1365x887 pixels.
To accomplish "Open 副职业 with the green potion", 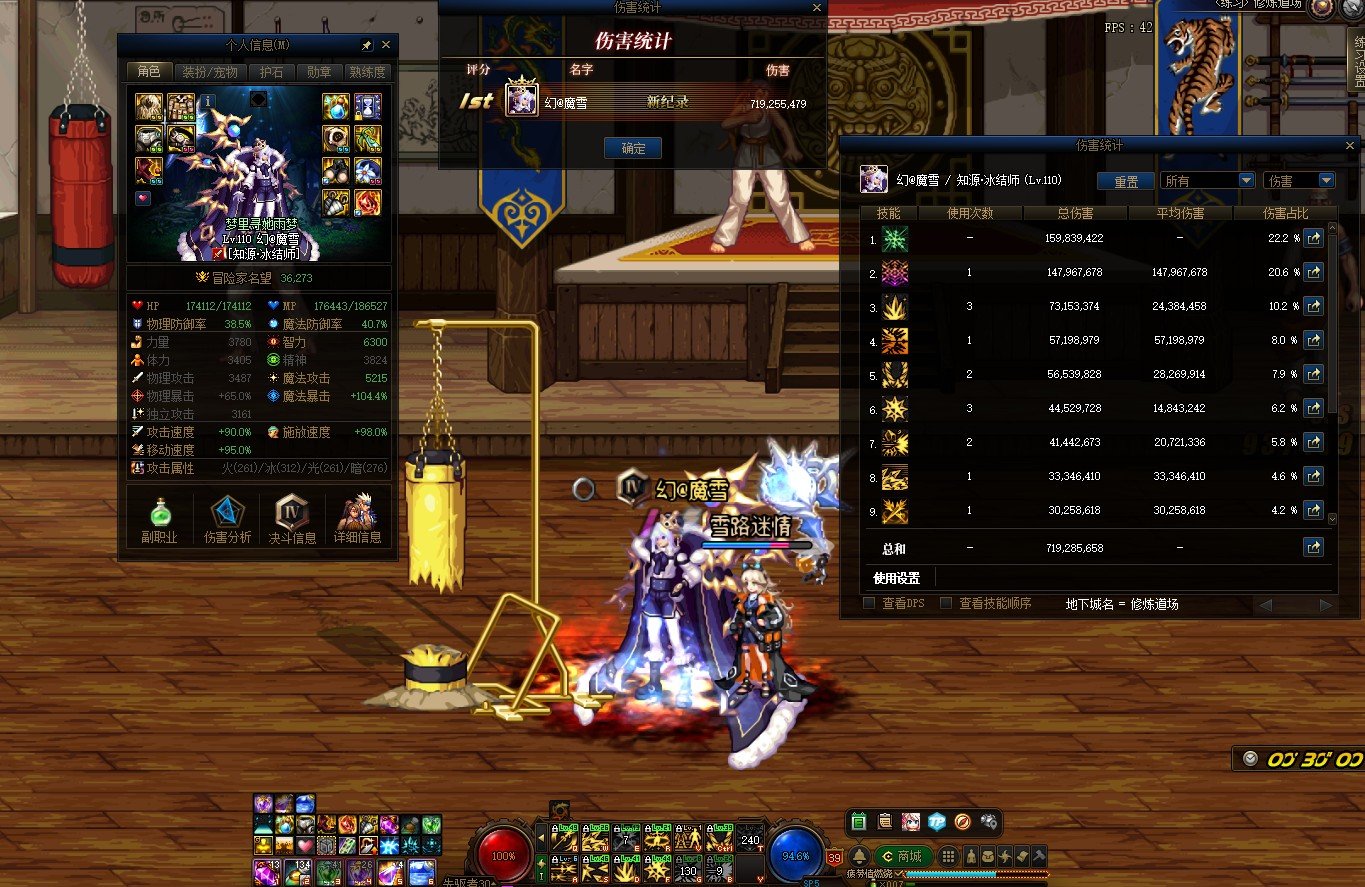I will pyautogui.click(x=161, y=519).
